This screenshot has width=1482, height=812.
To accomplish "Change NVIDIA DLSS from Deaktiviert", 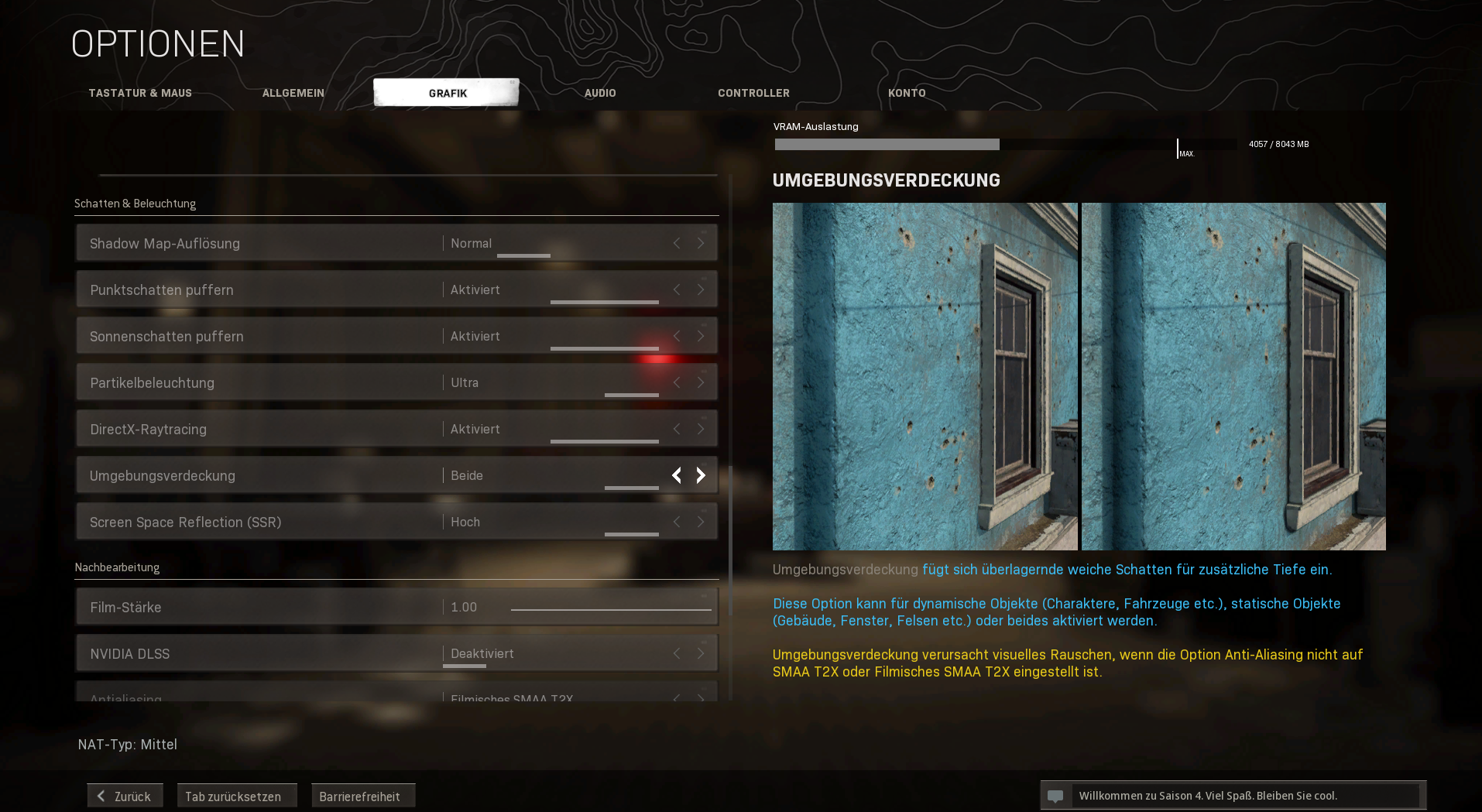I will click(701, 653).
